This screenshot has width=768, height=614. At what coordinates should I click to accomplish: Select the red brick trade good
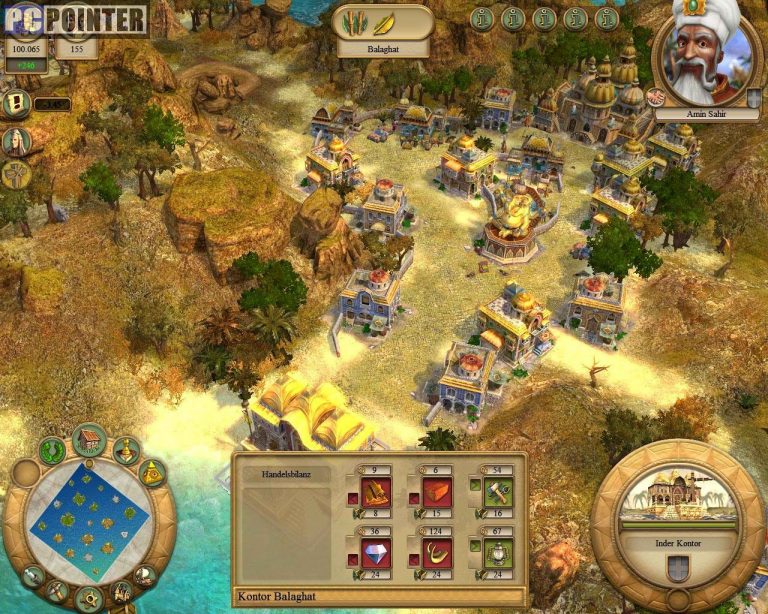(437, 492)
